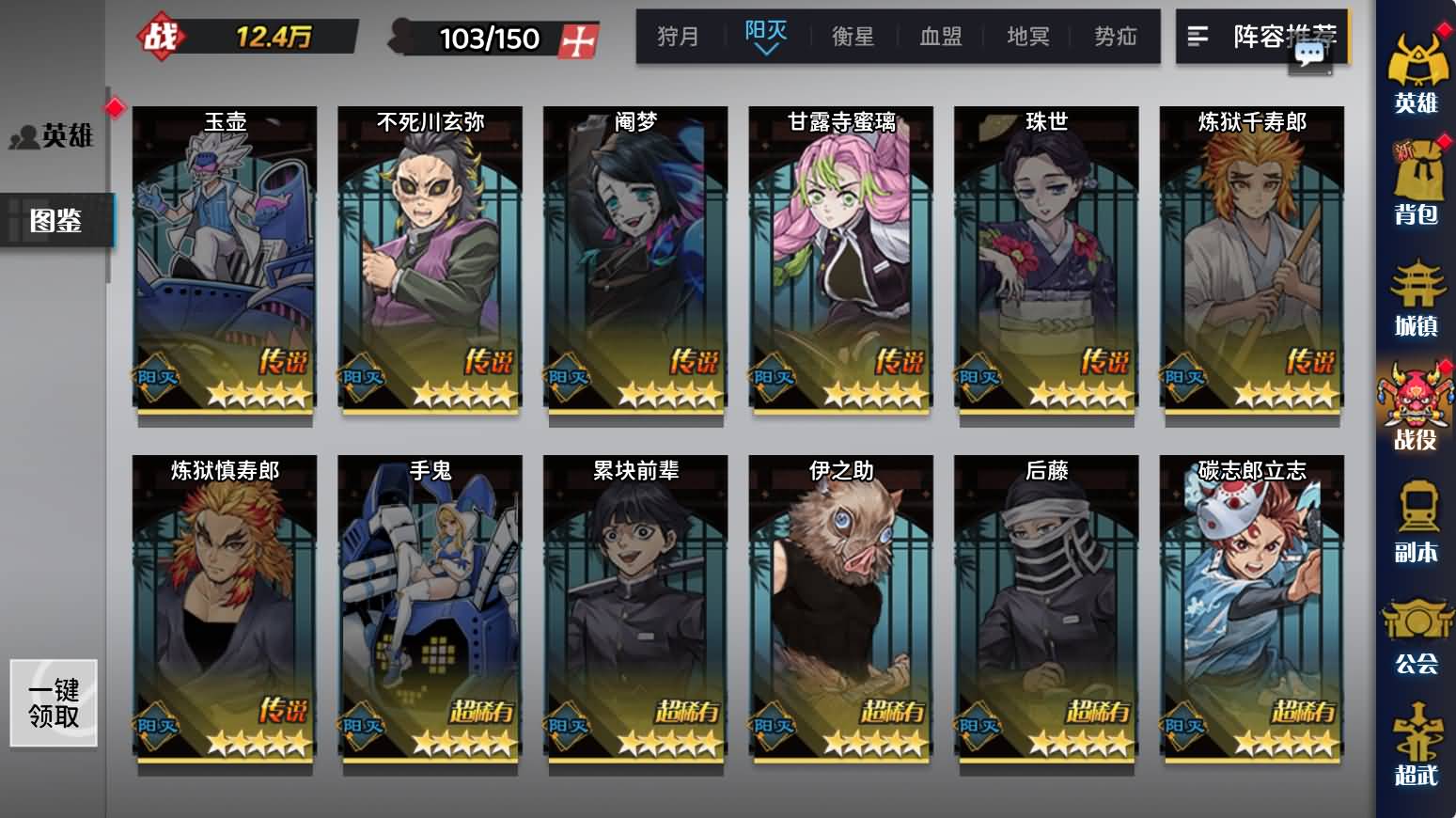Image resolution: width=1456 pixels, height=818 pixels.
Task: Click the red plus to expand hero capacity
Action: pyautogui.click(x=579, y=39)
